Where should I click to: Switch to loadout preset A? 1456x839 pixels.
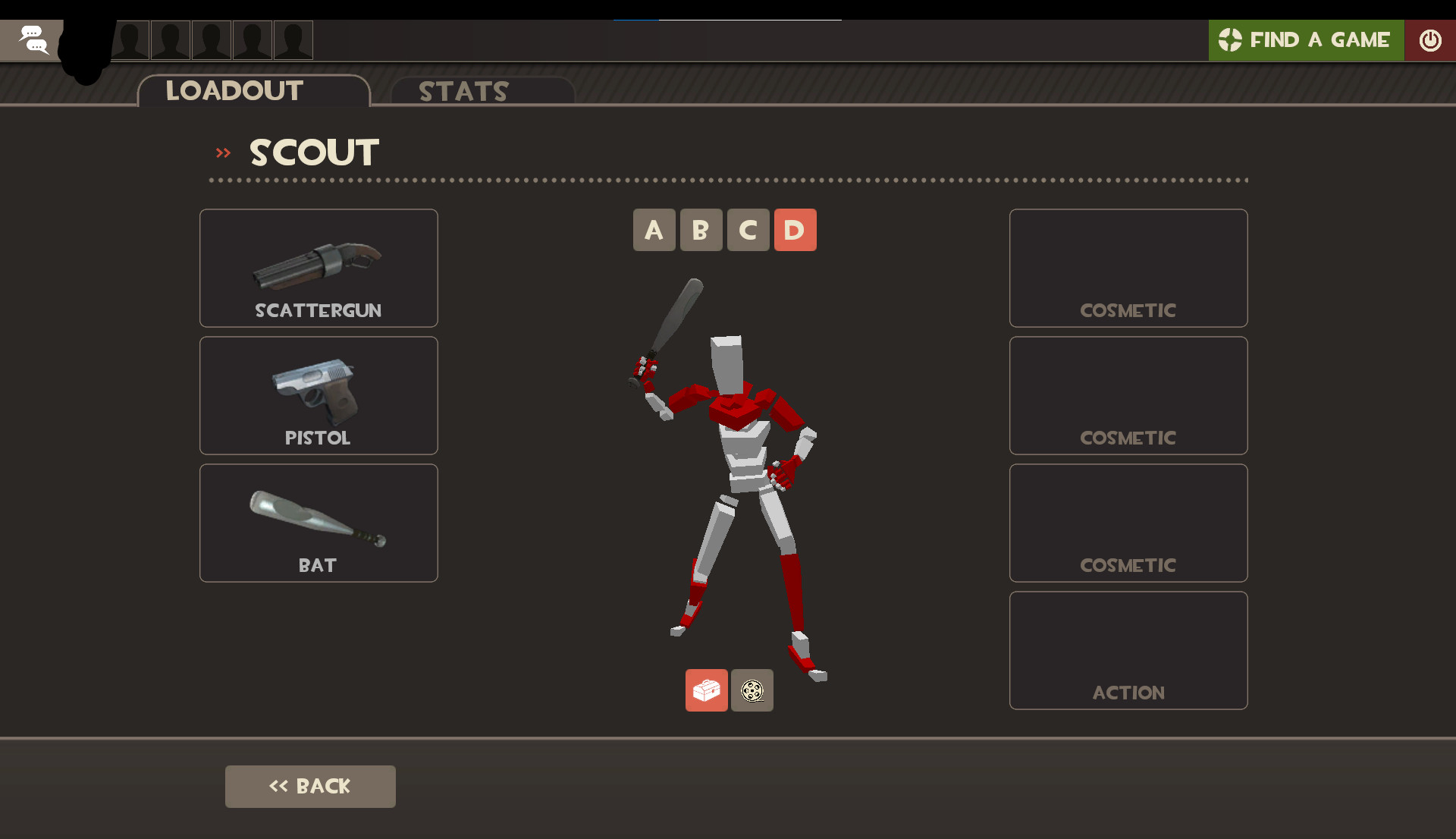point(654,230)
